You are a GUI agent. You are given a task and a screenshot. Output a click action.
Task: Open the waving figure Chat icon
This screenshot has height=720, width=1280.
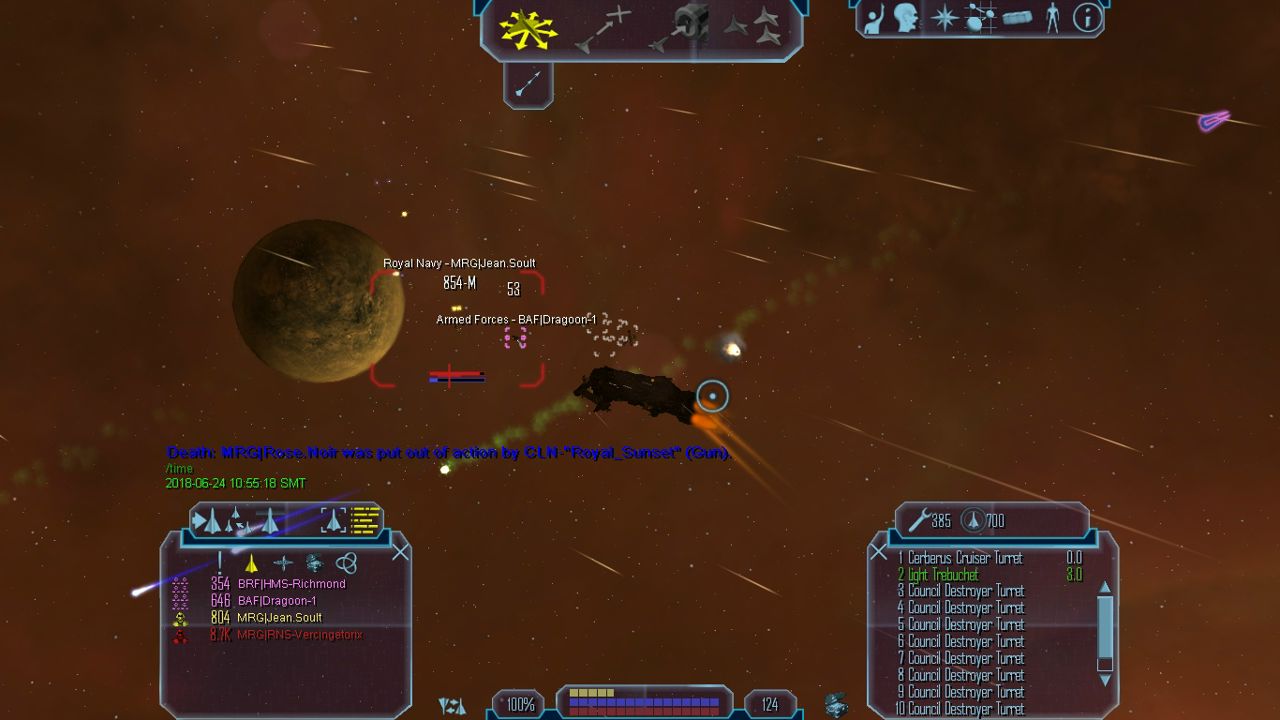874,18
